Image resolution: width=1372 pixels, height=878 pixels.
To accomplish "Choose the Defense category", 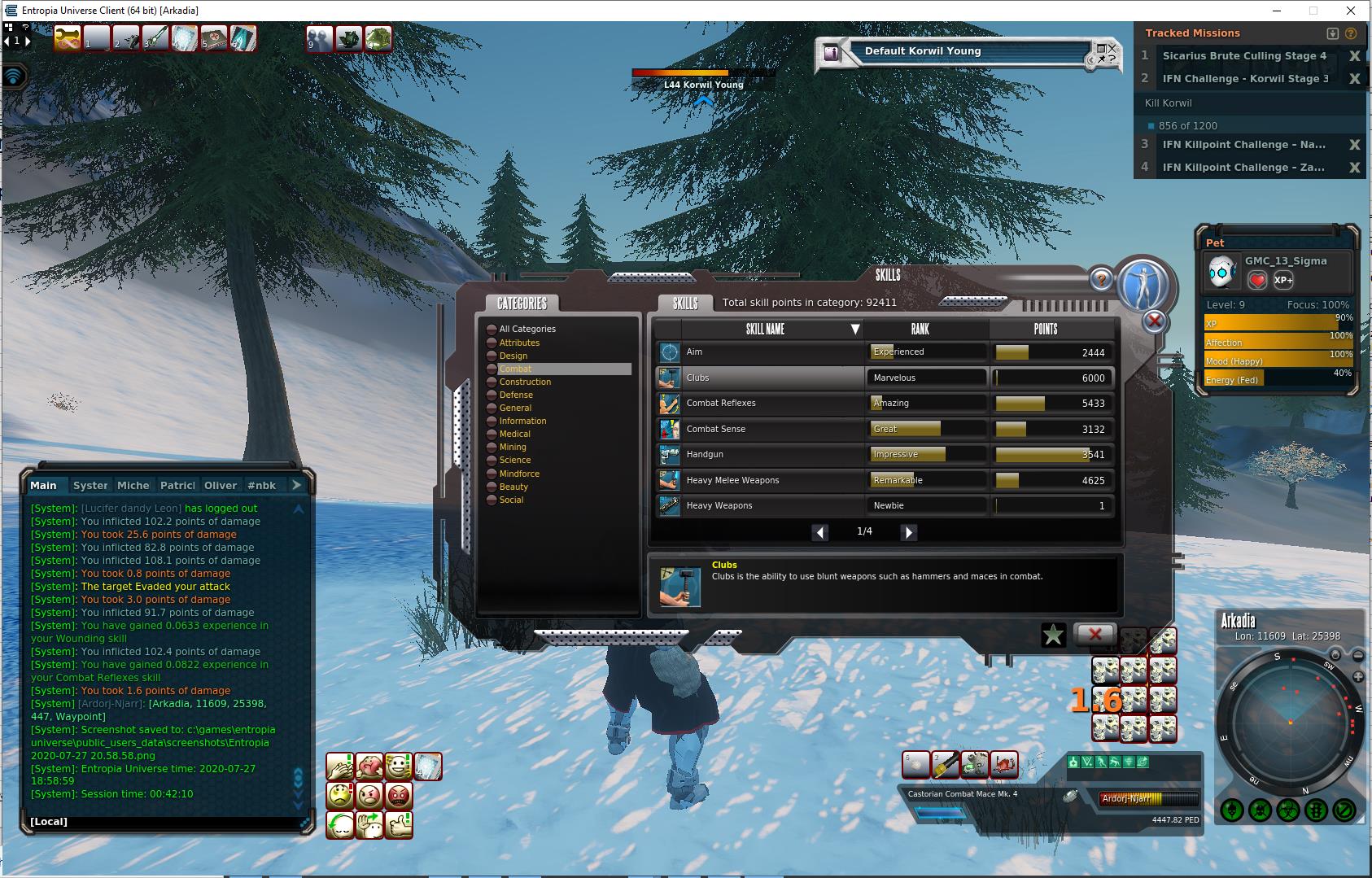I will [516, 395].
